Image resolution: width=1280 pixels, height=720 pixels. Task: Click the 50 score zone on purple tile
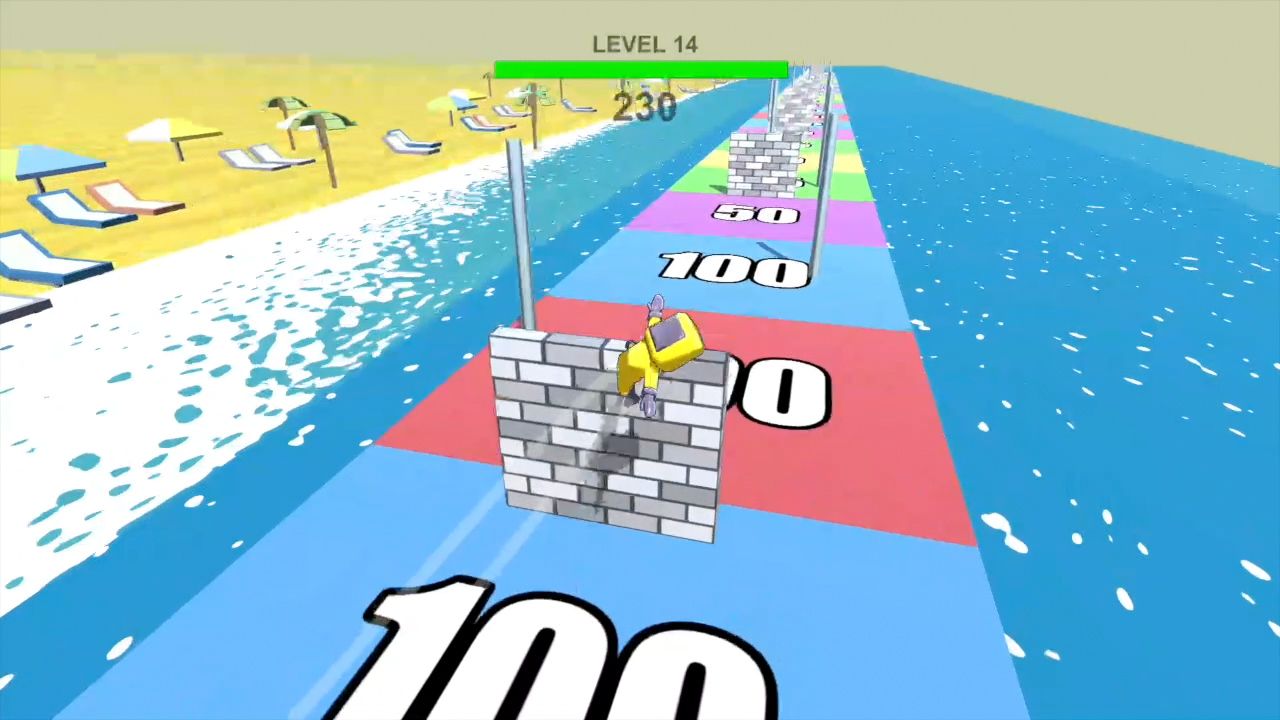click(x=755, y=213)
